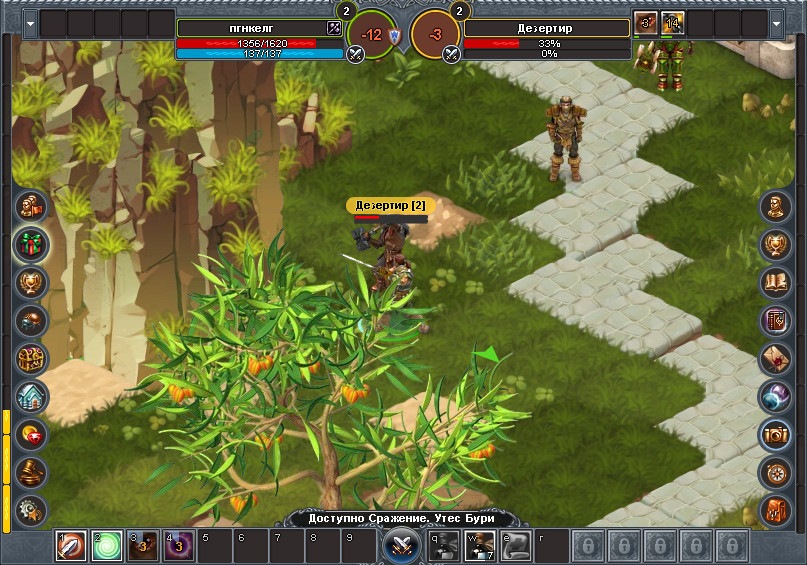Click the camera screenshot icon
The width and height of the screenshot is (807, 565).
tap(776, 434)
